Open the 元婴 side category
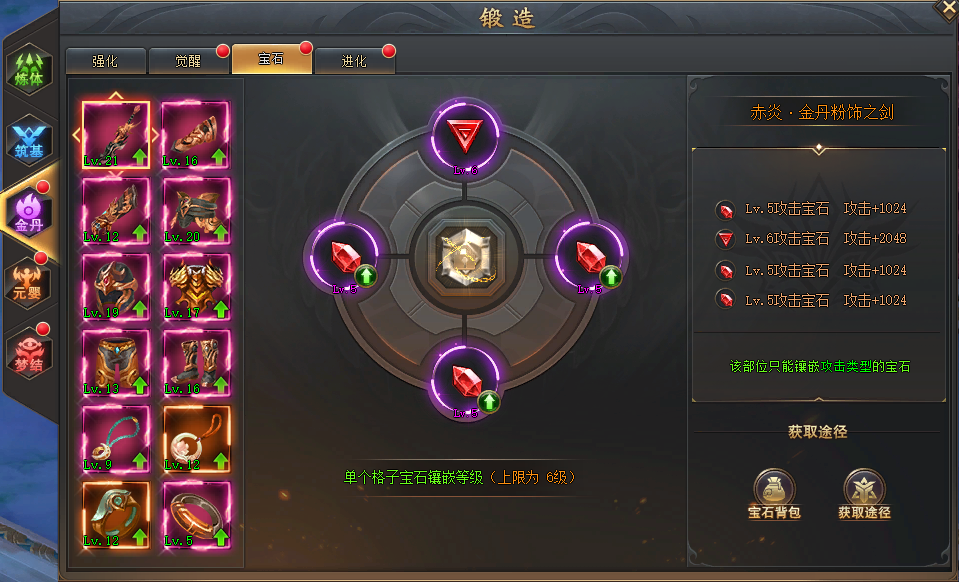Viewport: 959px width, 582px height. [x=28, y=278]
